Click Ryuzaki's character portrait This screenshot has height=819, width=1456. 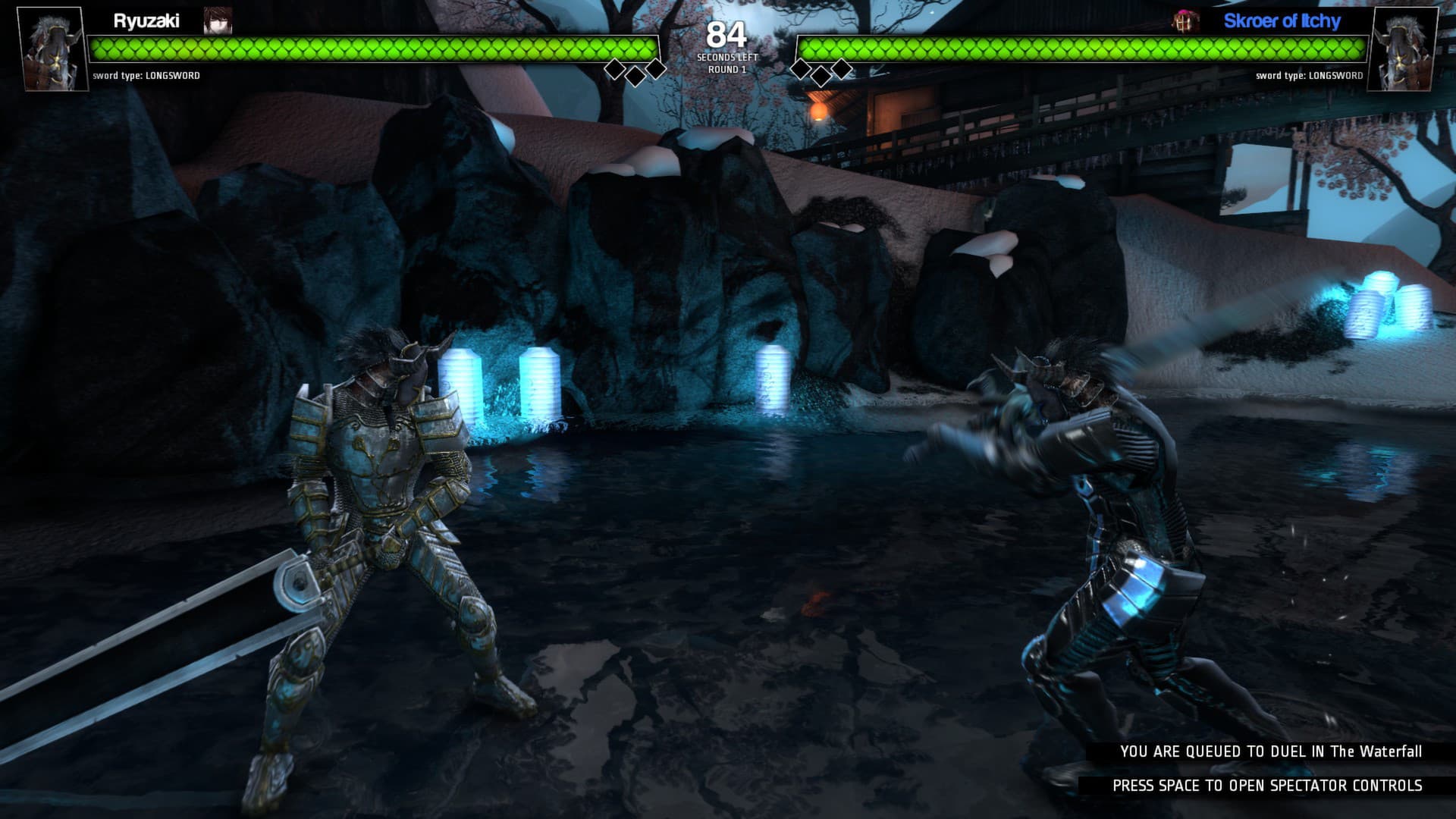tap(49, 49)
